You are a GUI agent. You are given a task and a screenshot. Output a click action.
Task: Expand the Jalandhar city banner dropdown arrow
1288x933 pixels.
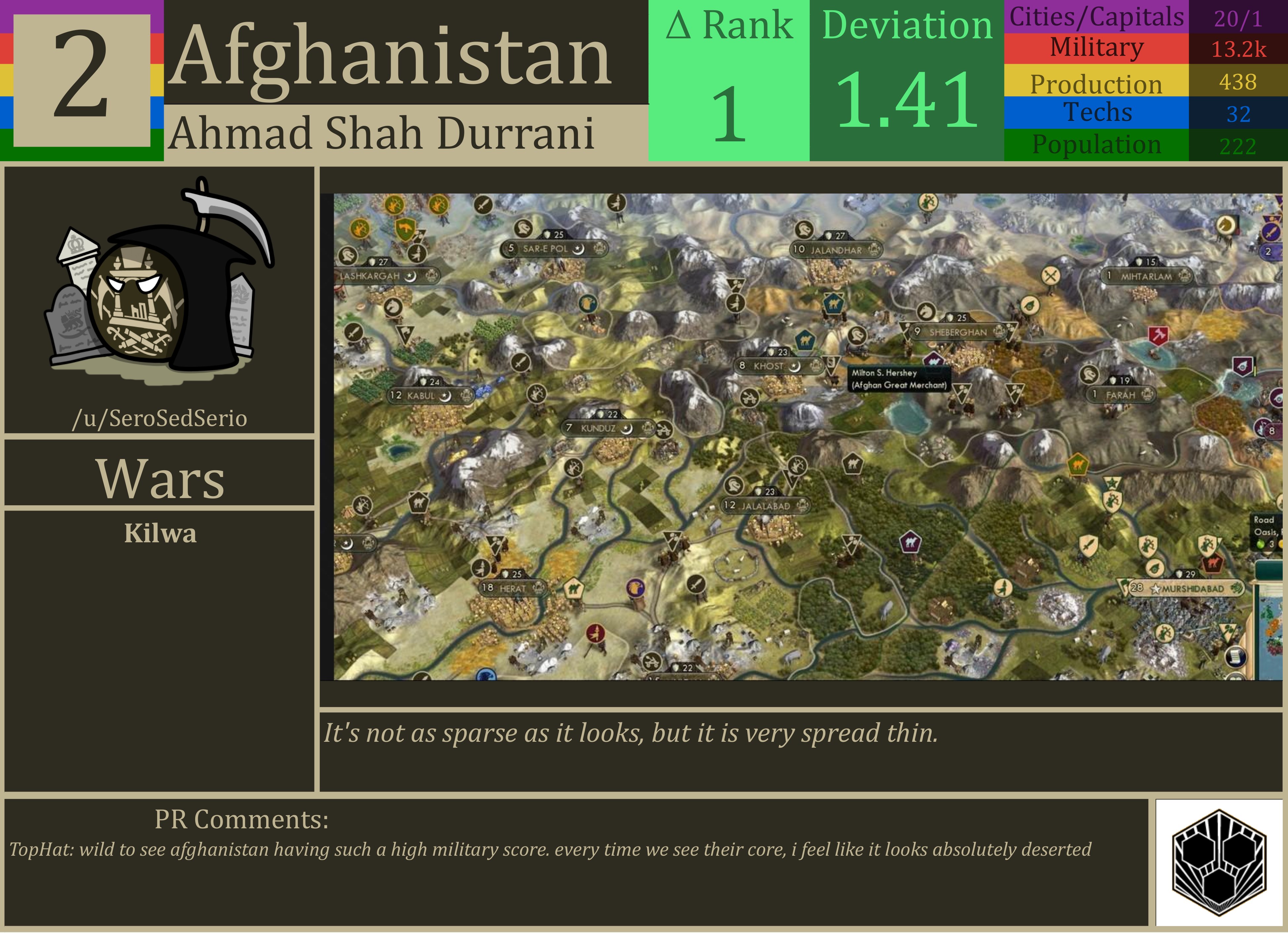tap(873, 250)
